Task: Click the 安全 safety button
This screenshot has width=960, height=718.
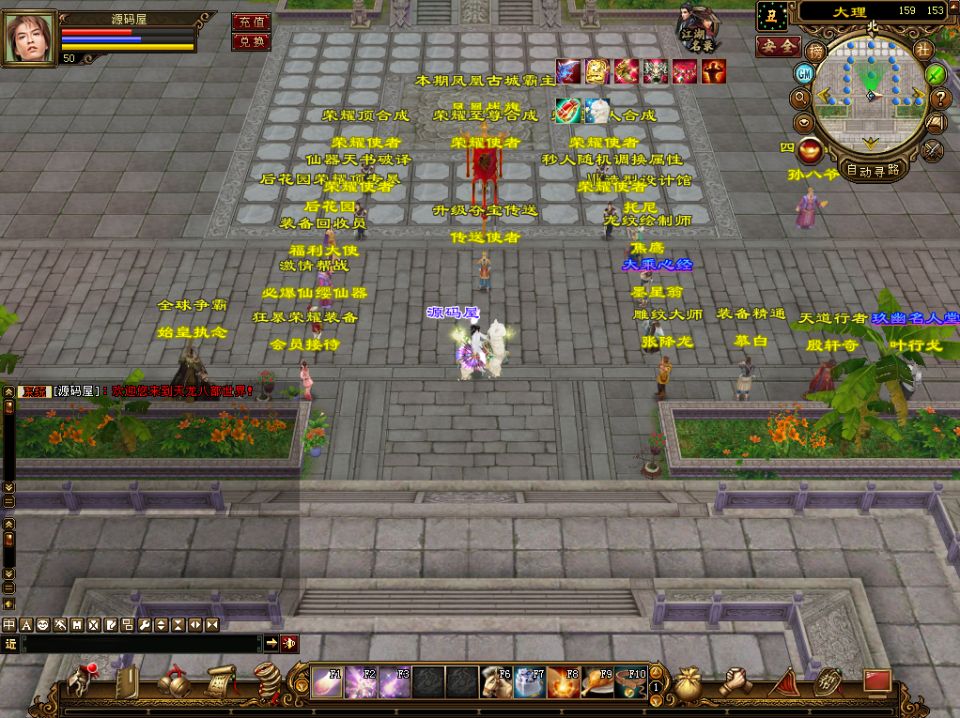Action: 777,46
